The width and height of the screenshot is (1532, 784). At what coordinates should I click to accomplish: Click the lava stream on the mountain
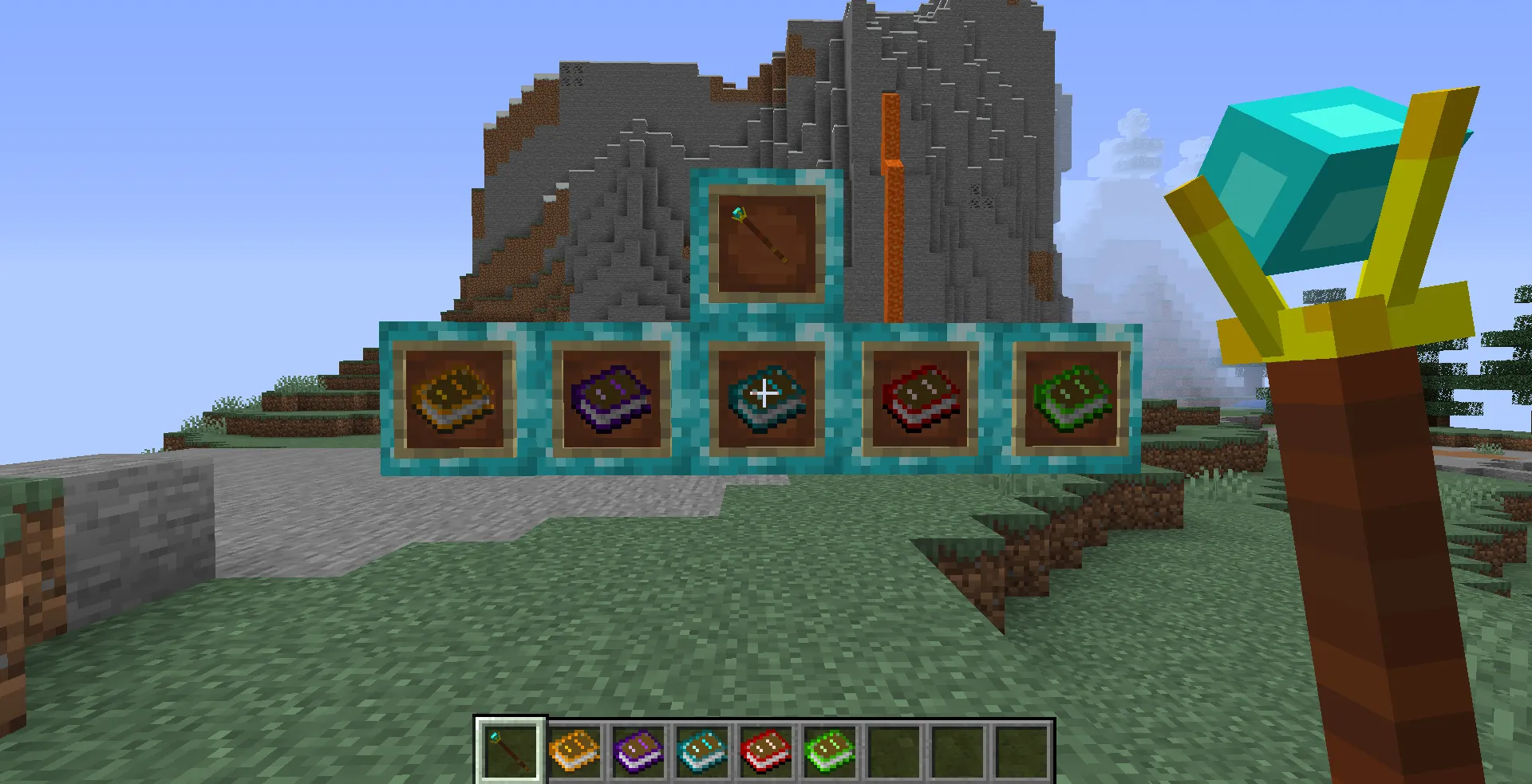pos(894,199)
